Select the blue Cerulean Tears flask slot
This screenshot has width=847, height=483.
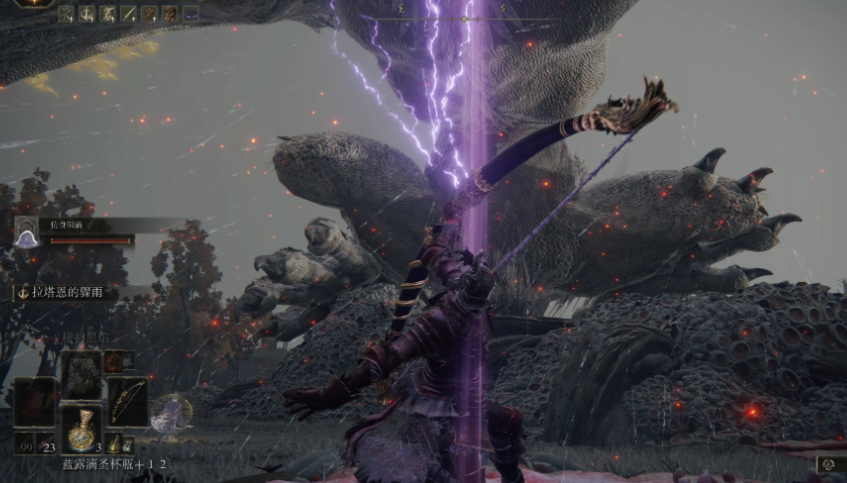(x=81, y=428)
